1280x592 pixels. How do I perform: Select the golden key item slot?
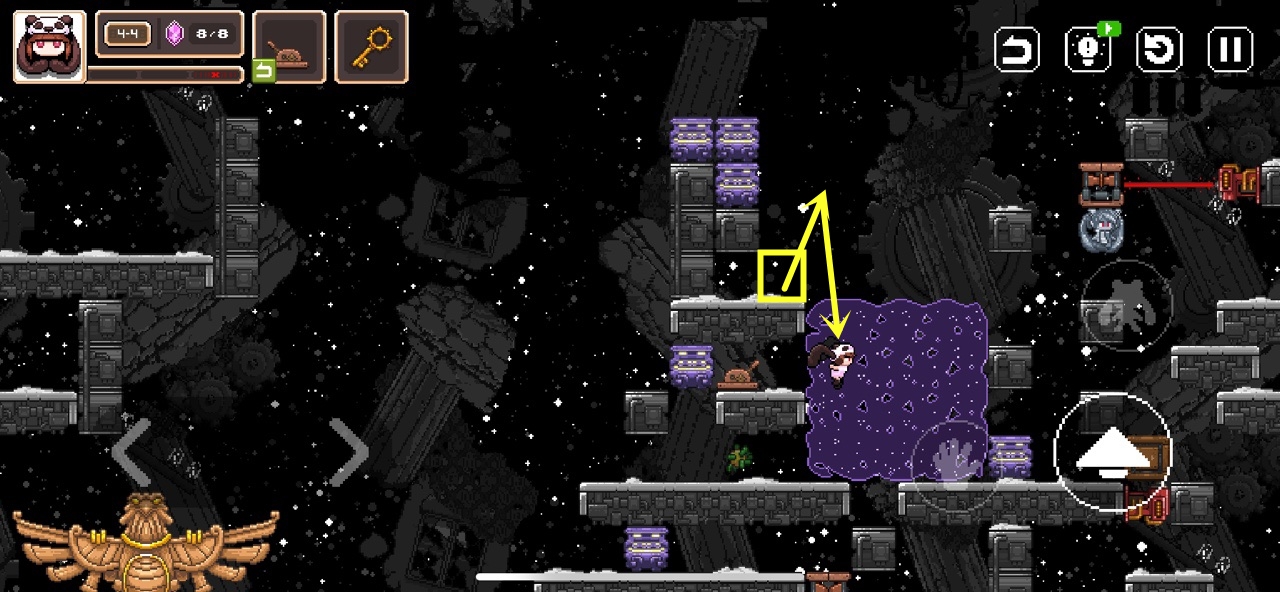pyautogui.click(x=371, y=46)
